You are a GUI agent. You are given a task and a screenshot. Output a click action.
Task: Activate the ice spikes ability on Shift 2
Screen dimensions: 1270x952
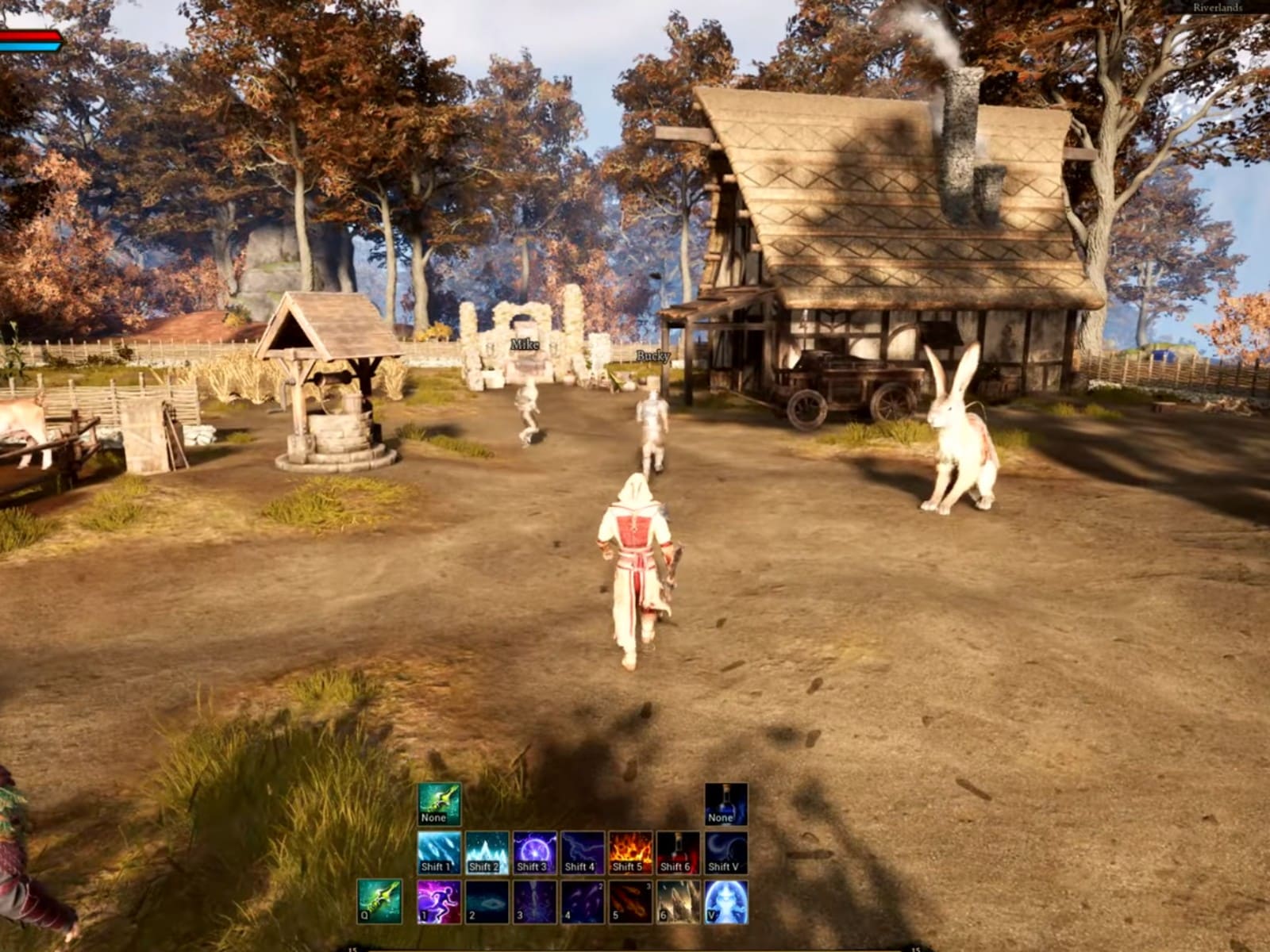click(x=487, y=853)
